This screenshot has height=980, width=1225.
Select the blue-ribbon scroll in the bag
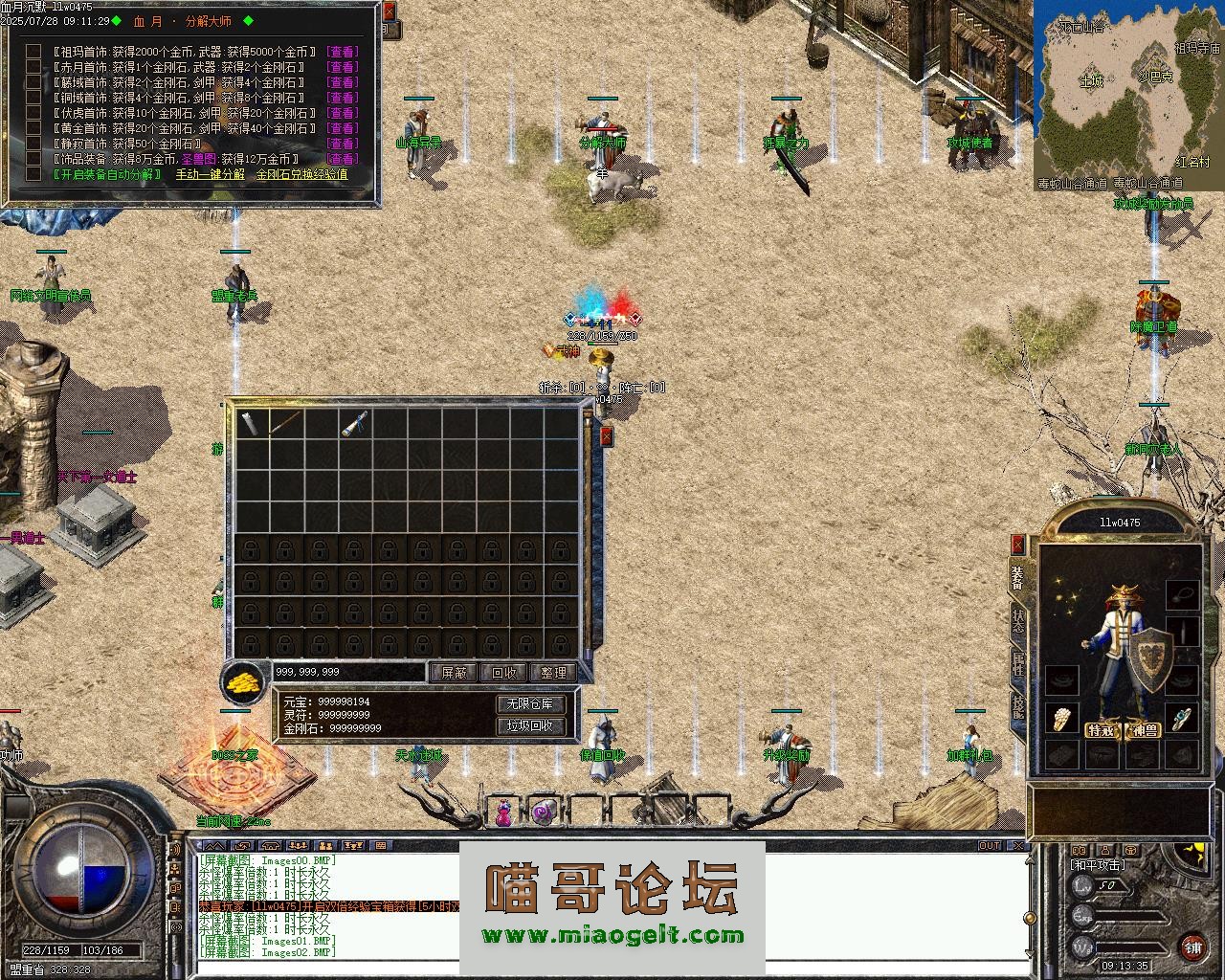[354, 424]
